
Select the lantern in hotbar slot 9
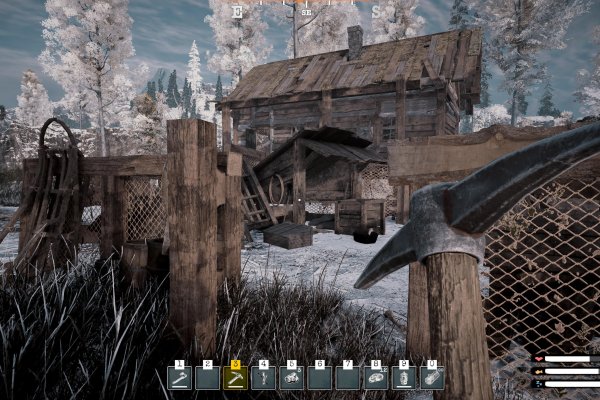click(404, 378)
